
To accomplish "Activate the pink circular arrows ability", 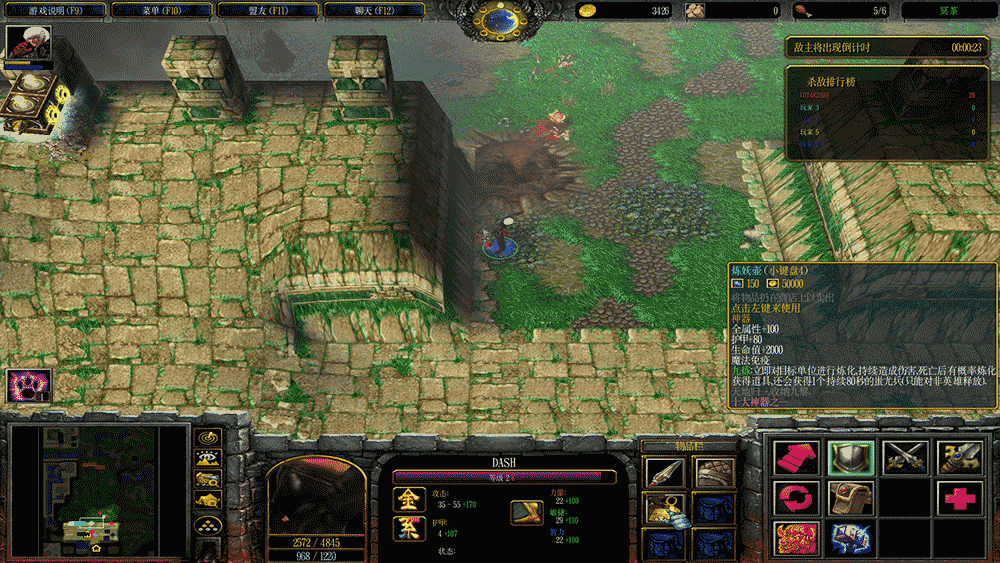I will [796, 497].
